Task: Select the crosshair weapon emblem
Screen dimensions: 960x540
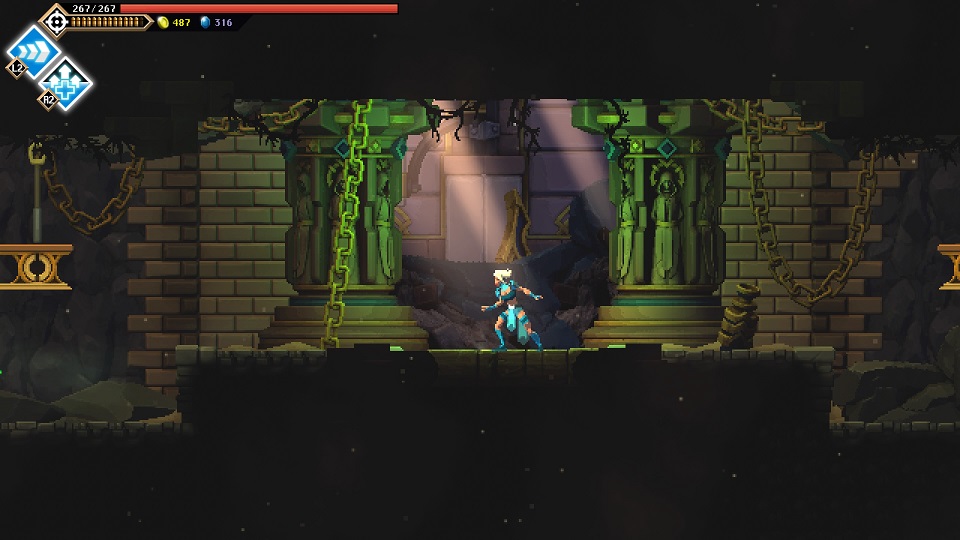Action: click(x=56, y=21)
